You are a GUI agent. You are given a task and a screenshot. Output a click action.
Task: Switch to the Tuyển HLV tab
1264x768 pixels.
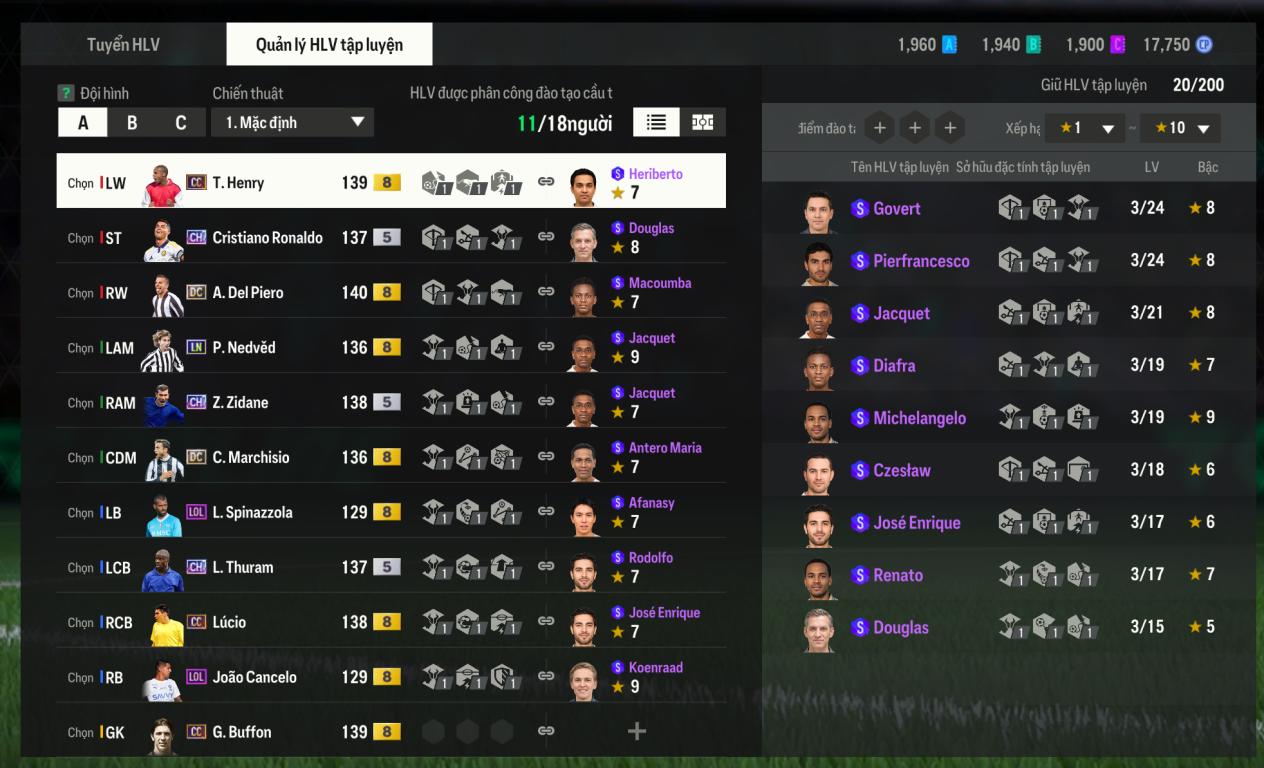pos(123,45)
